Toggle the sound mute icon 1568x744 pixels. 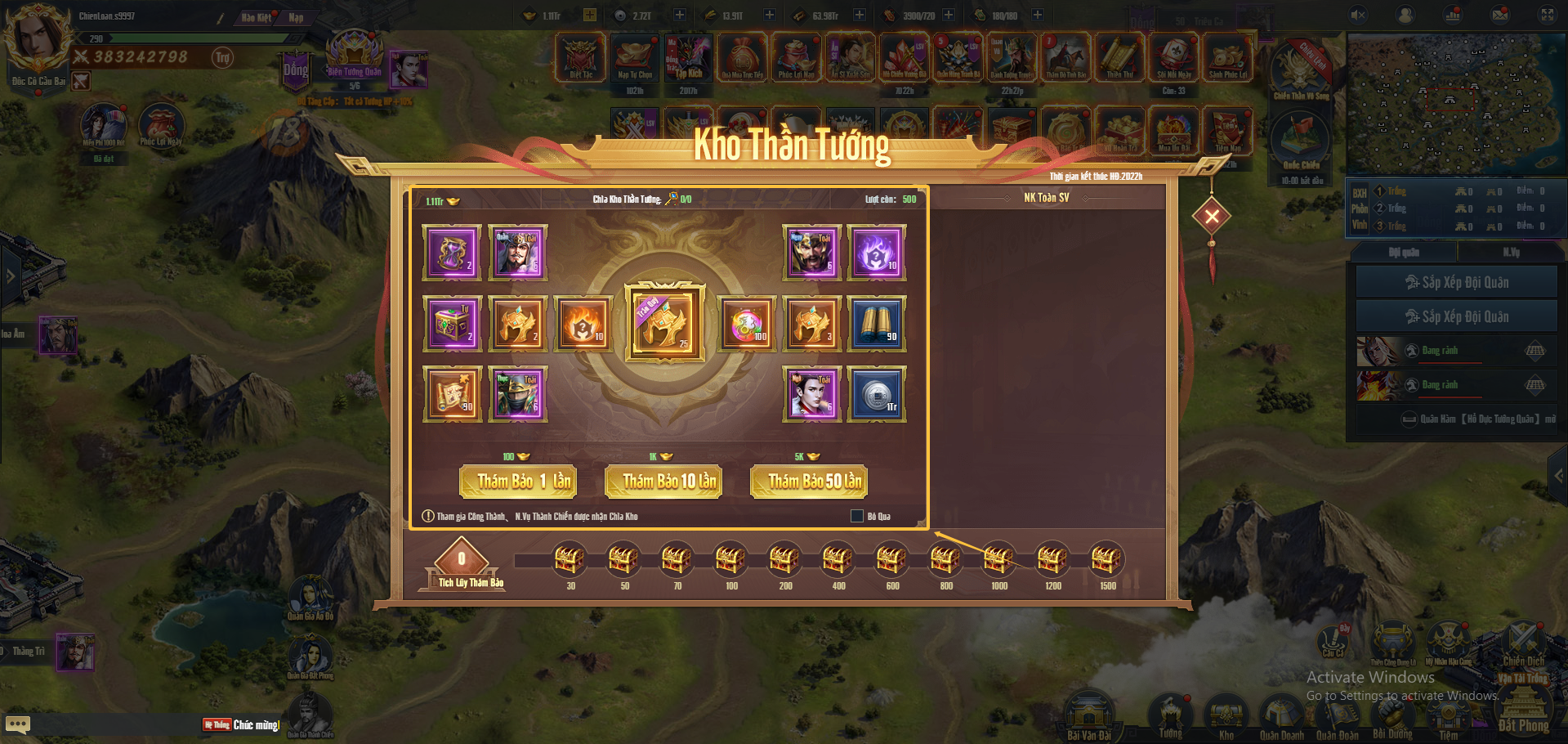[1358, 15]
